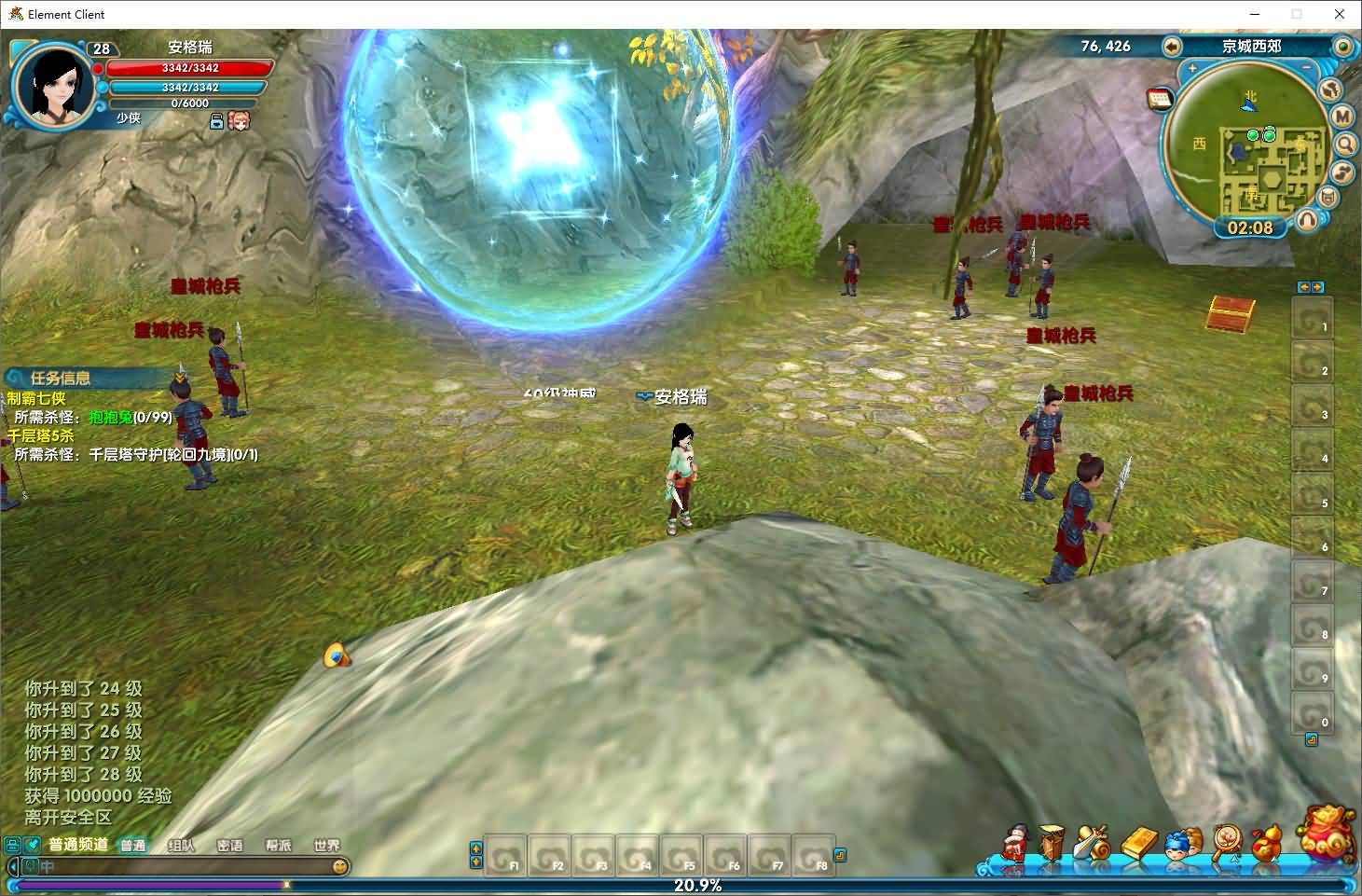
Task: Open the emoji smiley picker in chat
Action: click(x=341, y=866)
